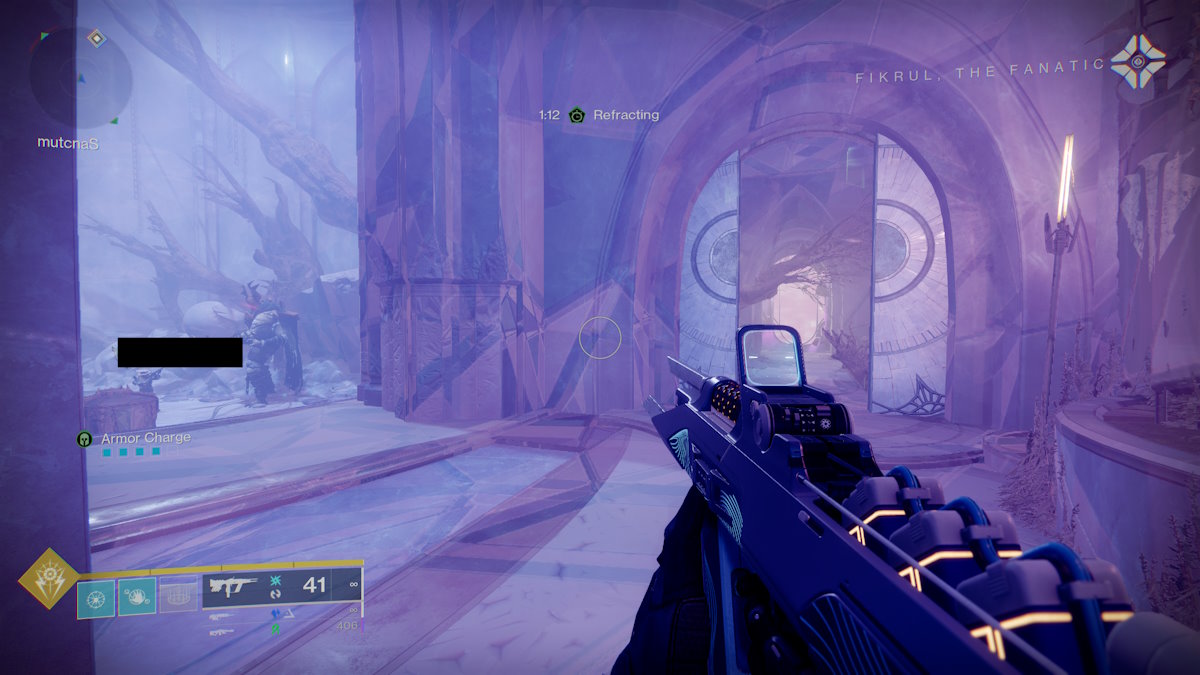
Task: Open the Ghost icon beside the boss name
Action: pyautogui.click(x=1138, y=61)
